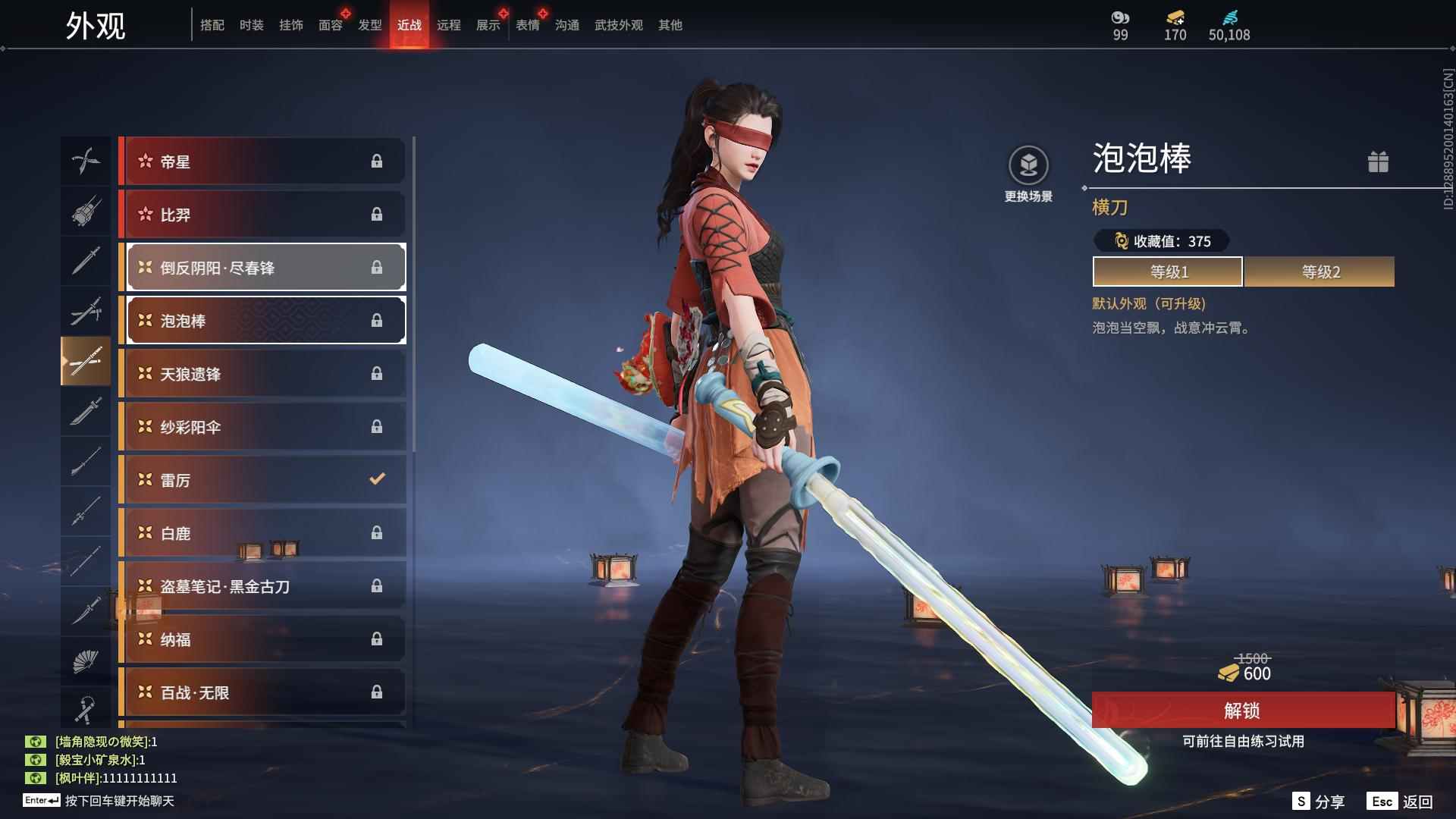
Task: Select the 等级1 level option
Action: tap(1166, 271)
